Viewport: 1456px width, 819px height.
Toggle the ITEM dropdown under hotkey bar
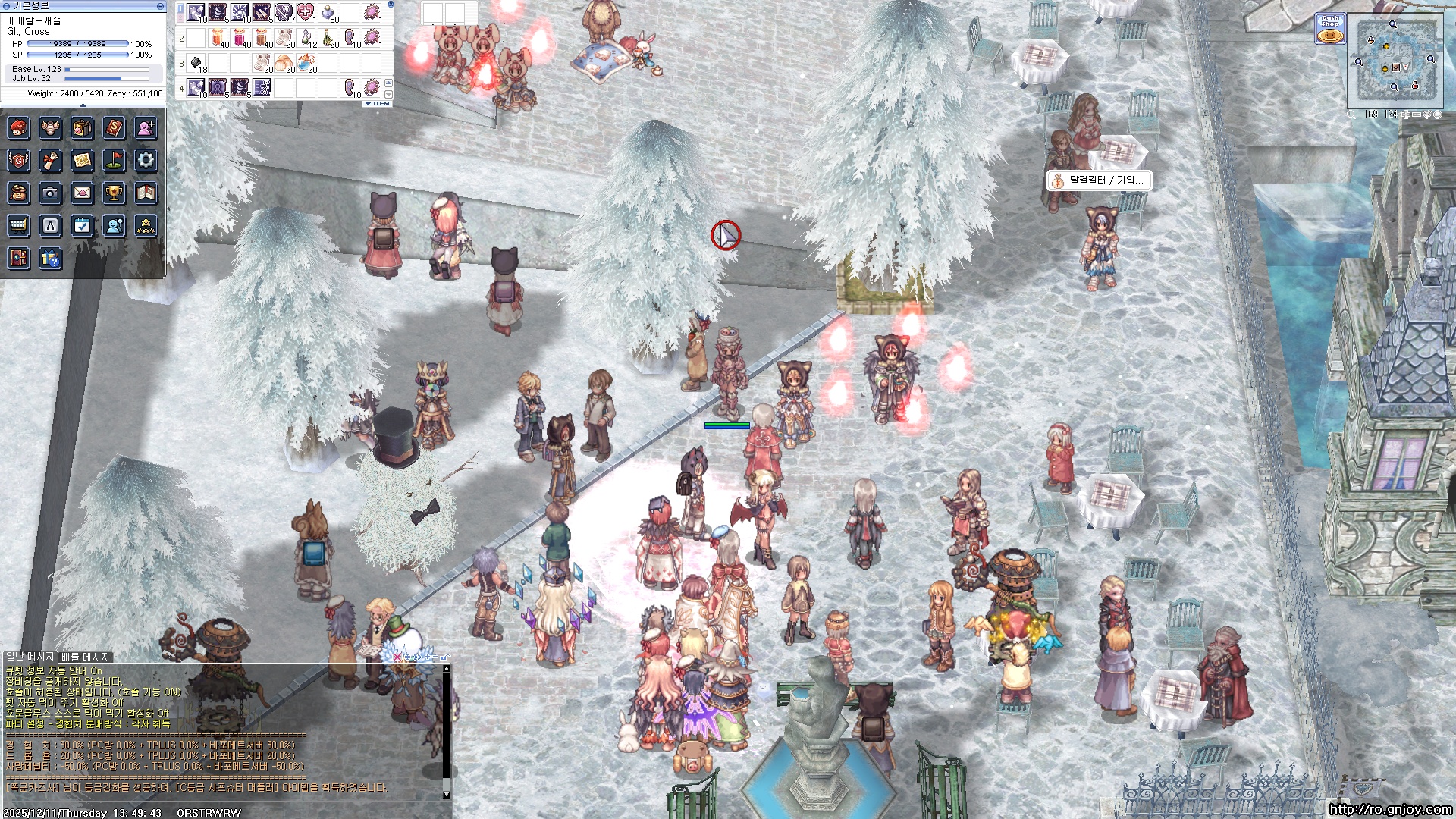click(378, 104)
